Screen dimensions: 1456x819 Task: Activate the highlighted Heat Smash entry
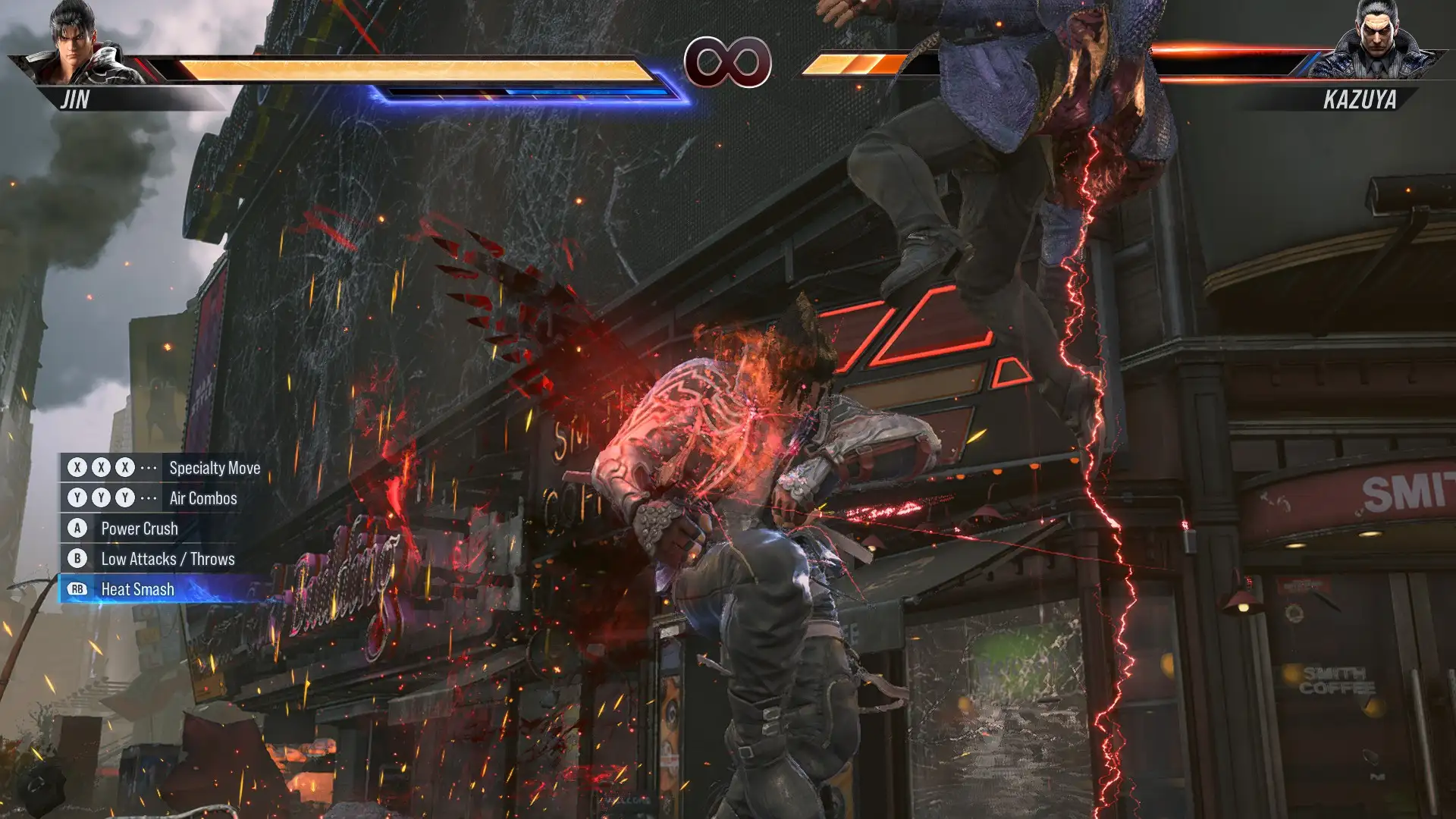click(x=137, y=589)
